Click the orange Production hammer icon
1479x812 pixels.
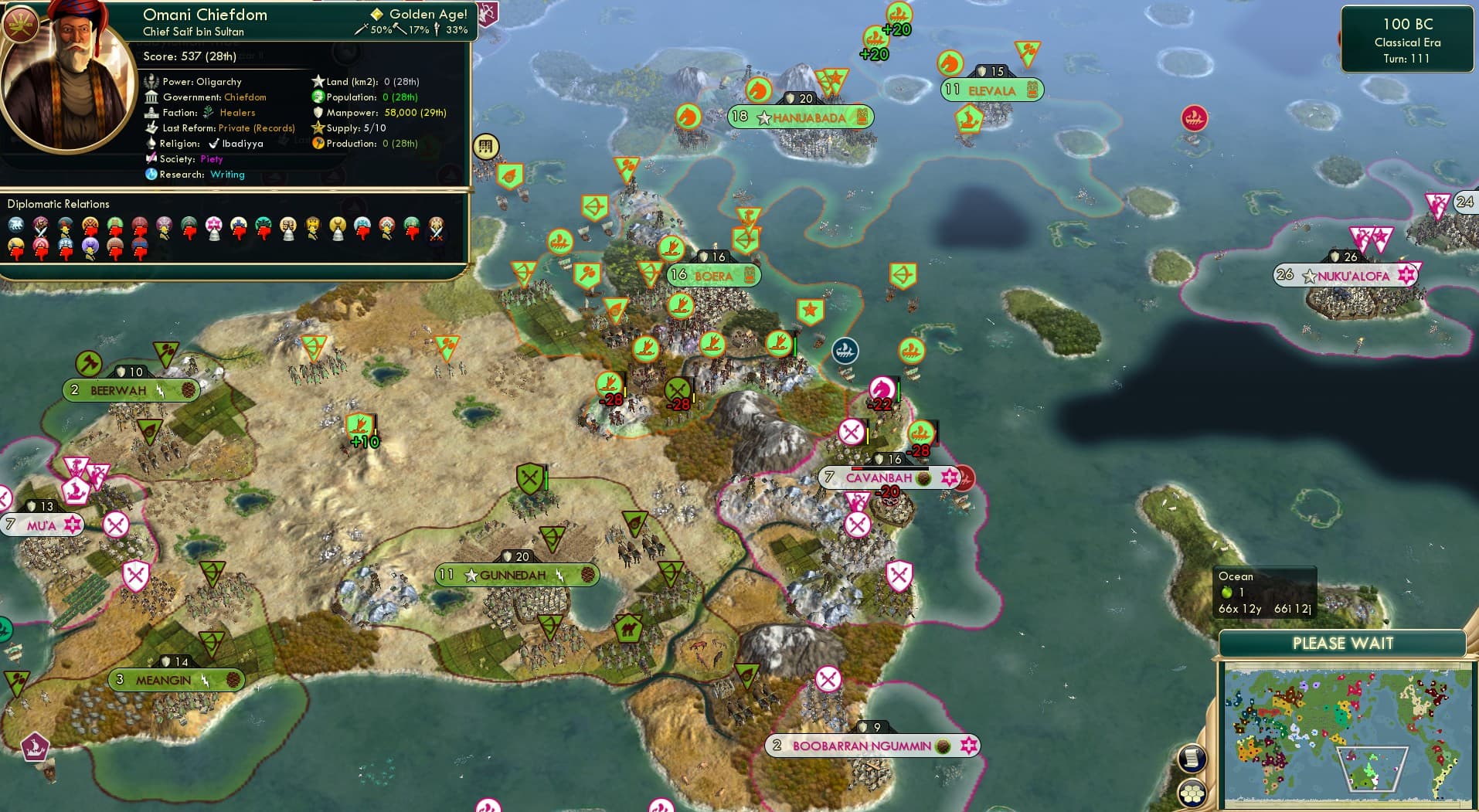[318, 144]
